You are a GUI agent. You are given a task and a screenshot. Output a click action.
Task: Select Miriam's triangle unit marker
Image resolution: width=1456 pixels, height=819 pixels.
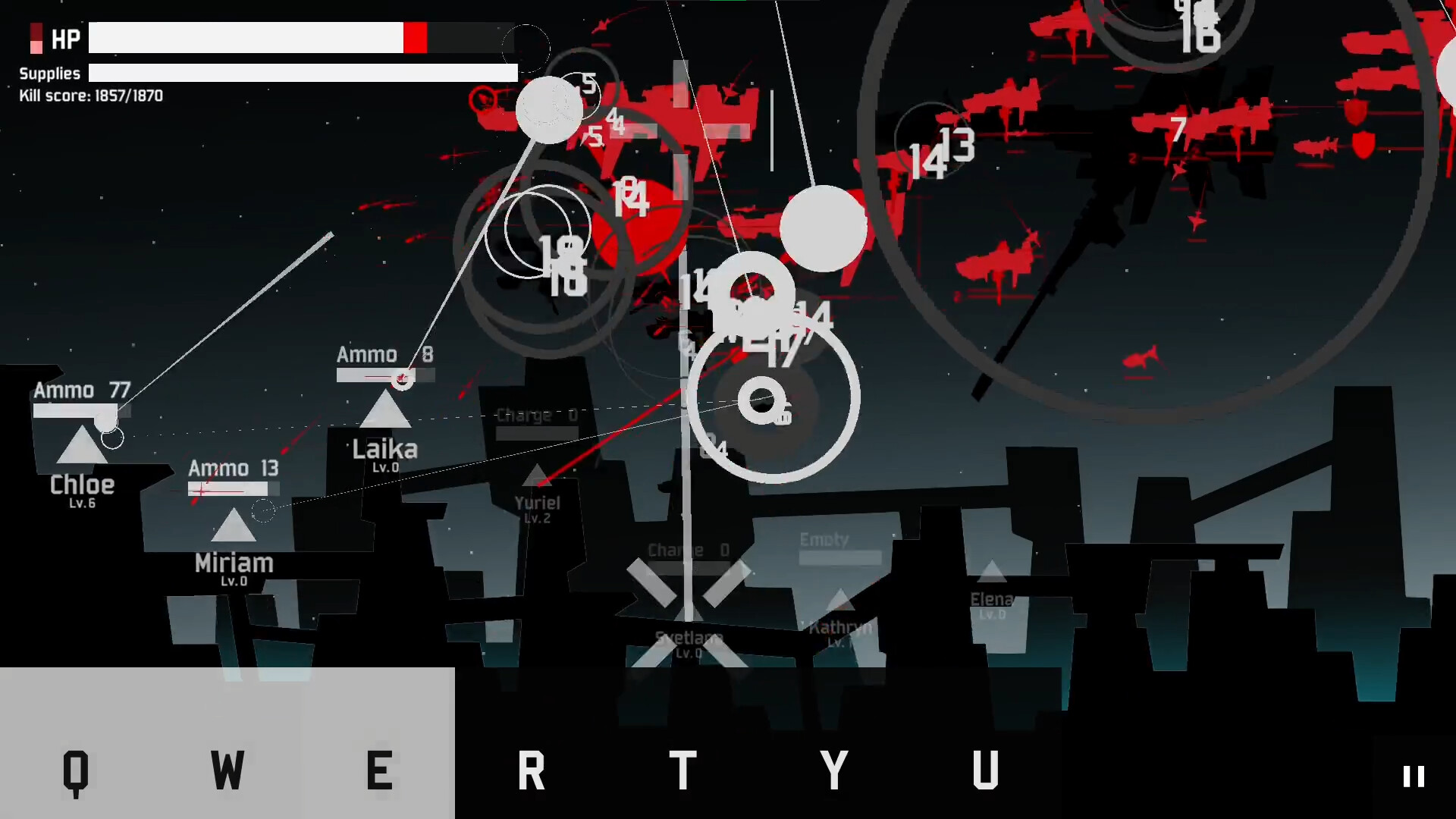[234, 526]
